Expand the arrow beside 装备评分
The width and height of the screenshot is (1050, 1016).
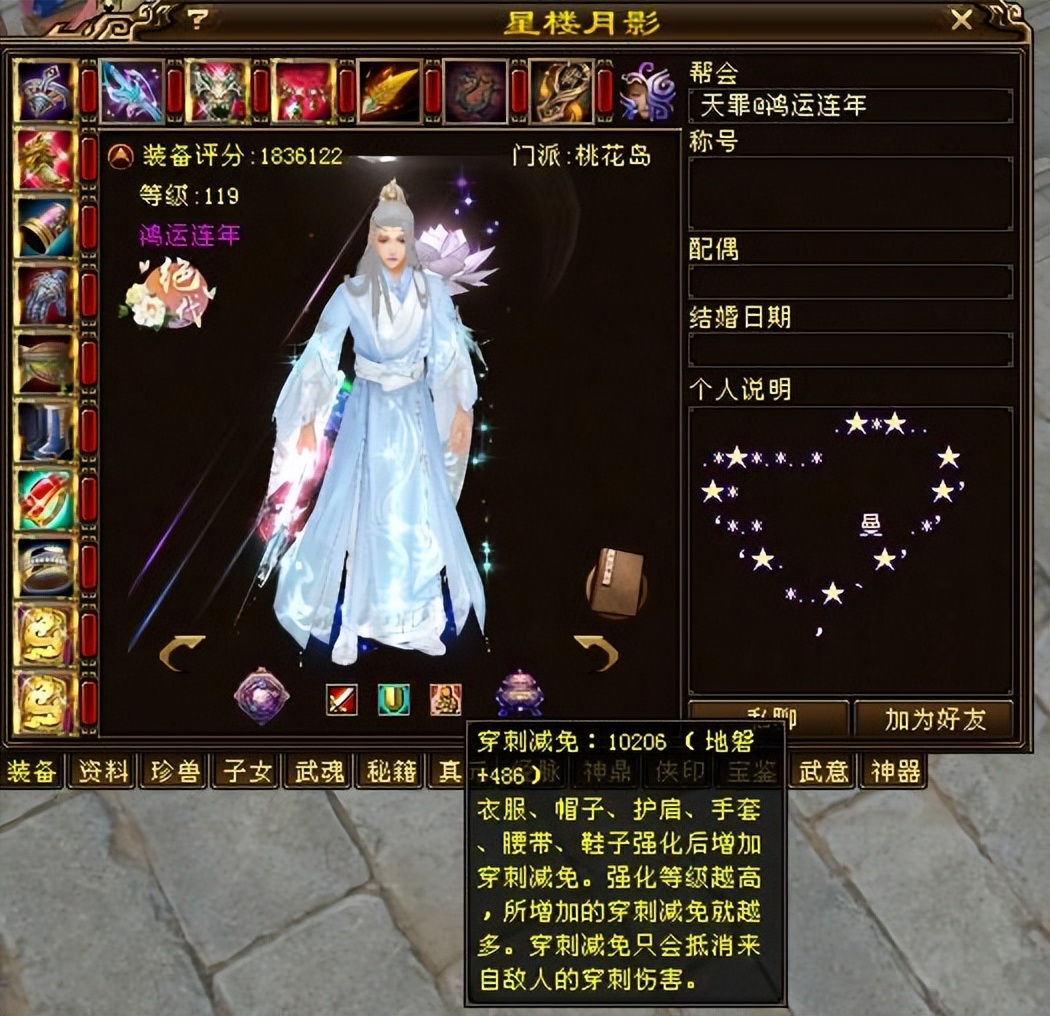click(x=121, y=156)
